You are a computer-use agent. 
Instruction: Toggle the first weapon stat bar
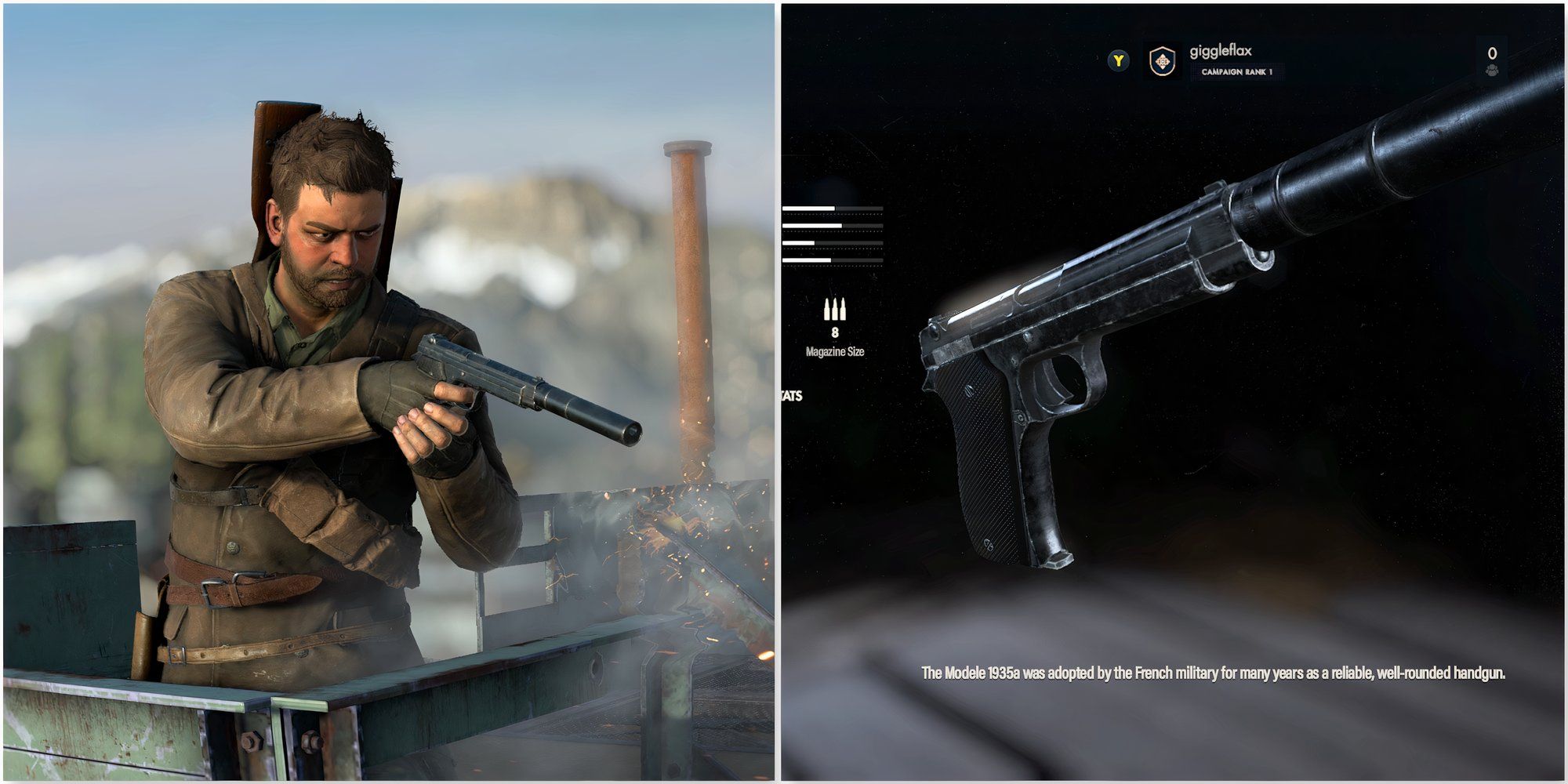[x=831, y=208]
